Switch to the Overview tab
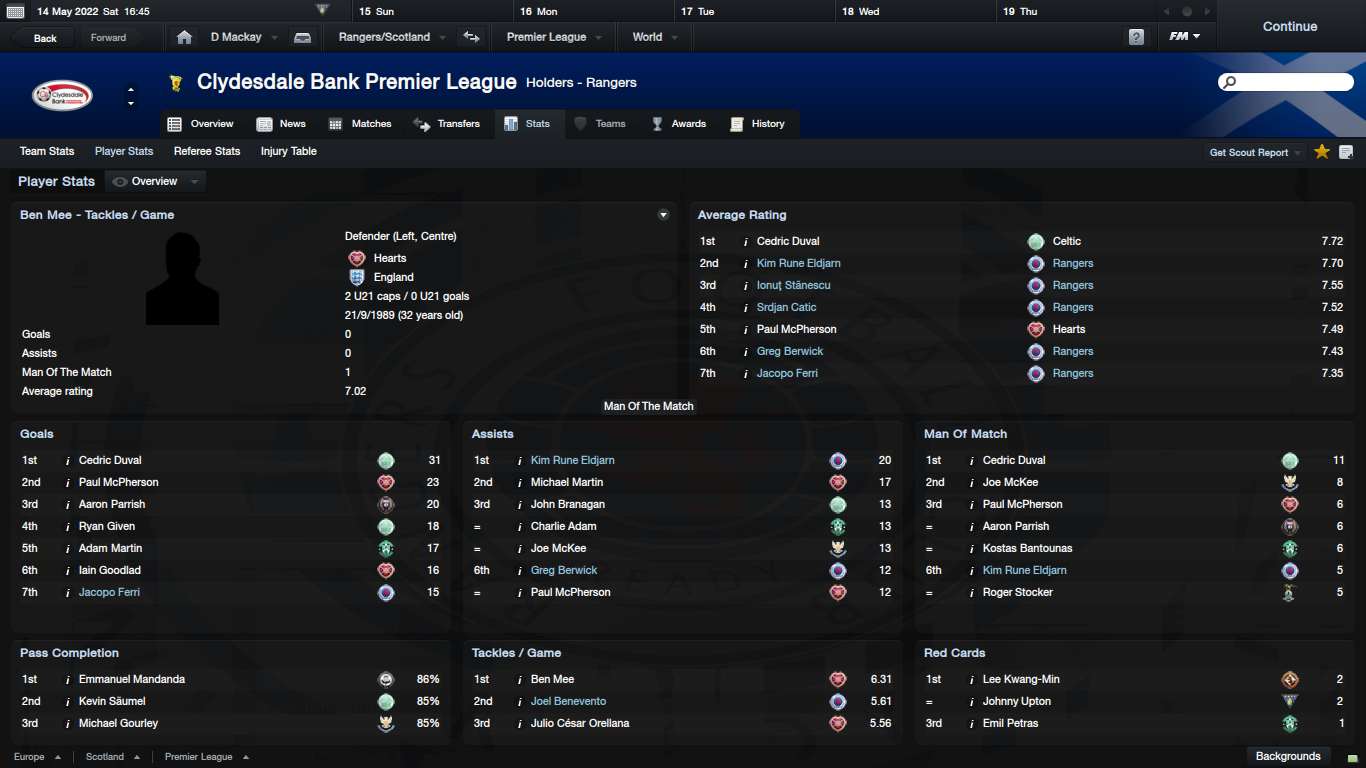This screenshot has width=1366, height=768. point(201,124)
